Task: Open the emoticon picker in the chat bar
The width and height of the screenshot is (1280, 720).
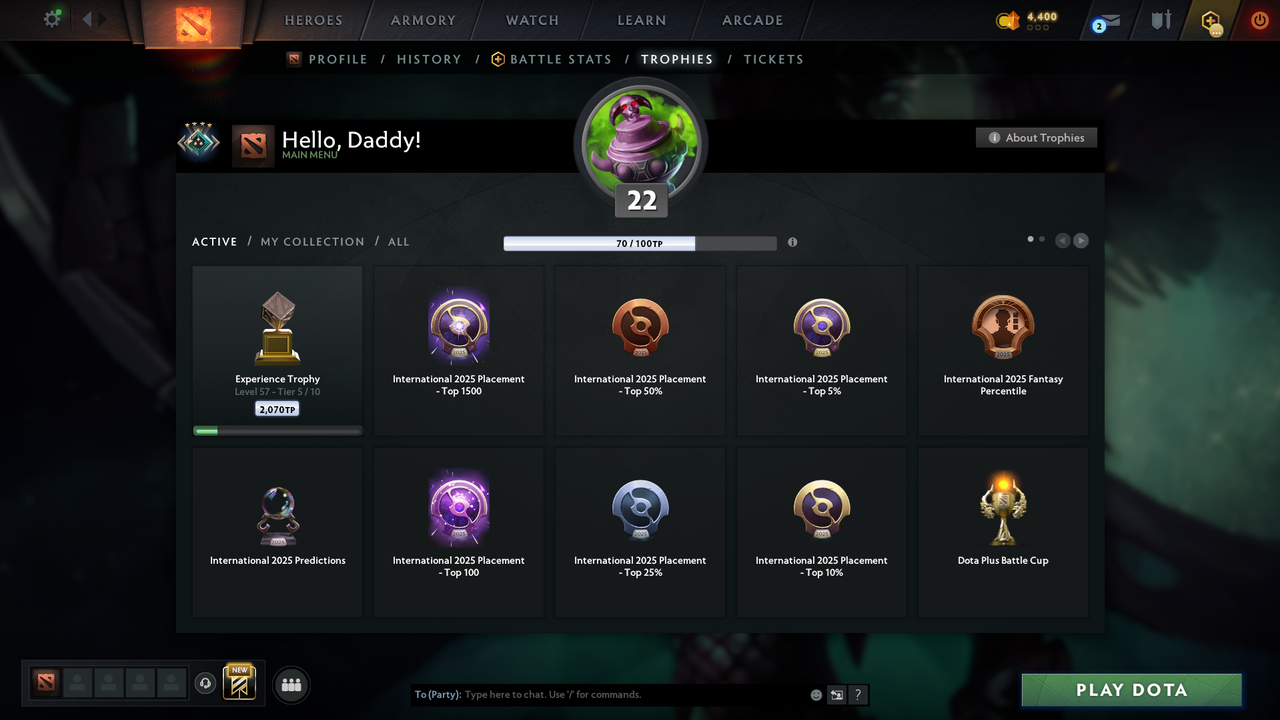Action: click(816, 694)
